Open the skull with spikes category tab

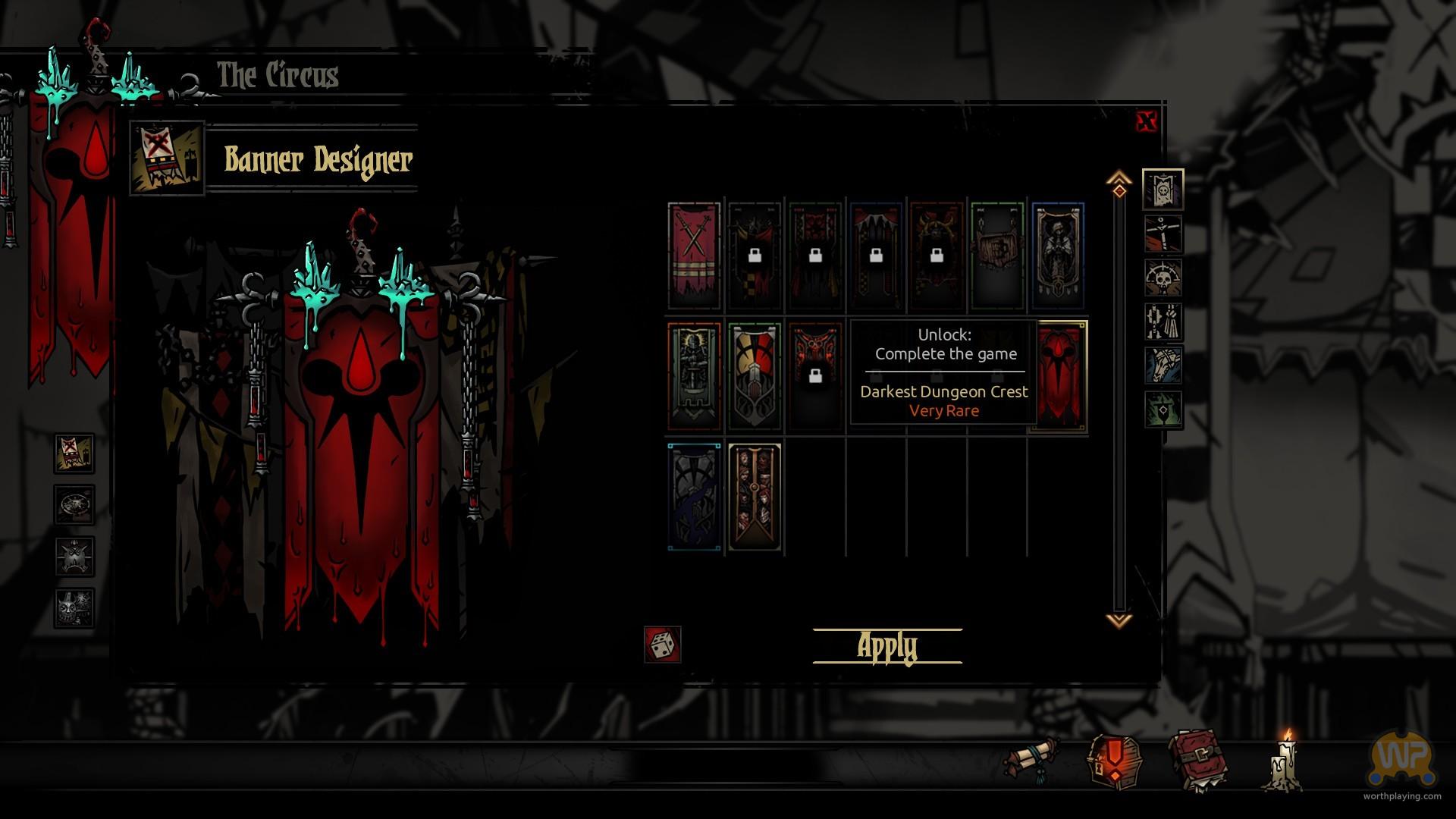pos(1163,278)
